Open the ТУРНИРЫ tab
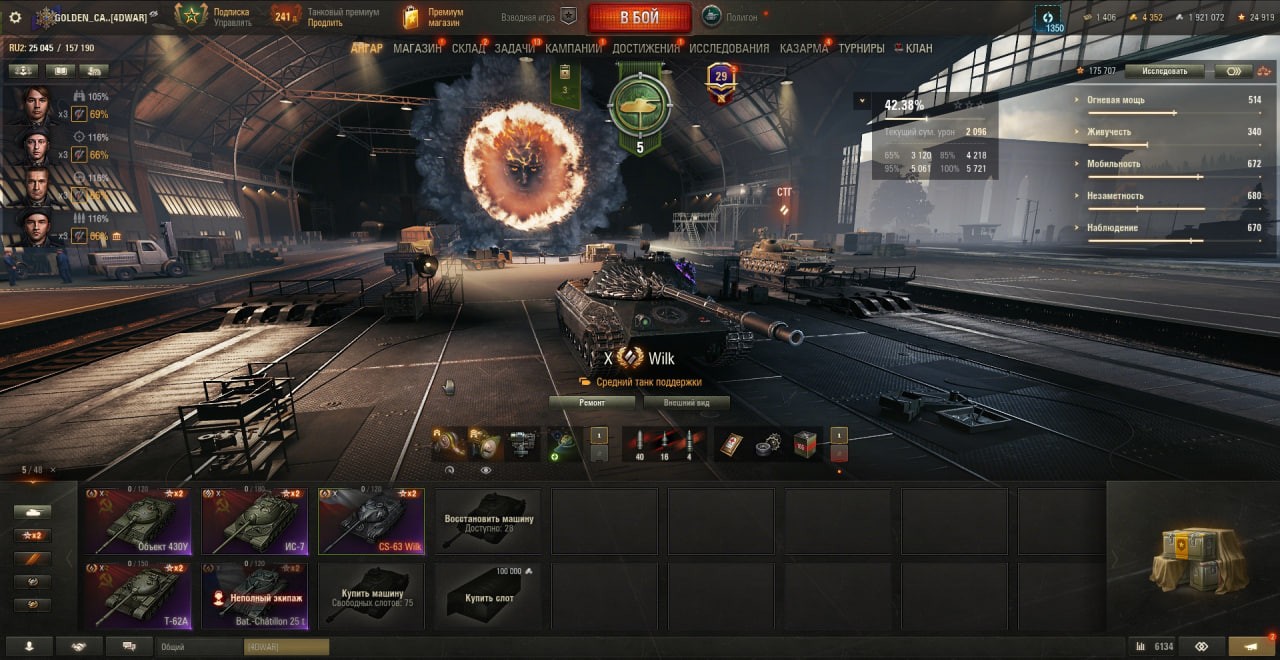 (861, 48)
